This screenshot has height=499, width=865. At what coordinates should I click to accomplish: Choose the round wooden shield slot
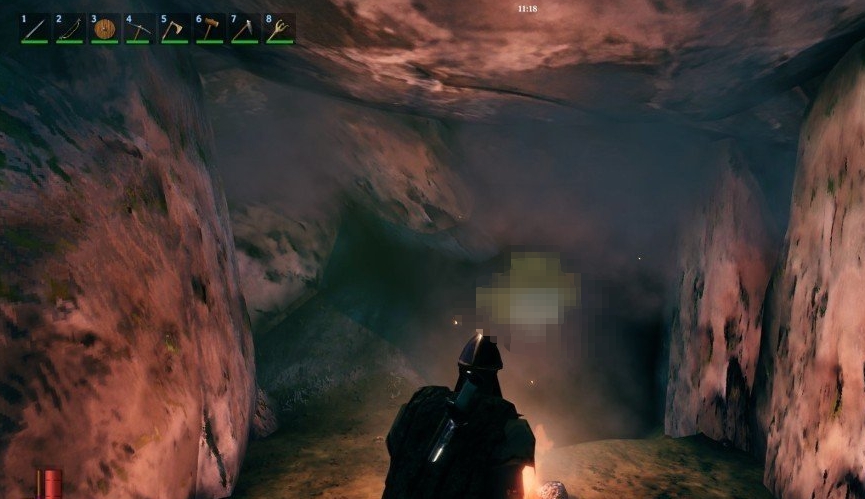tap(105, 29)
